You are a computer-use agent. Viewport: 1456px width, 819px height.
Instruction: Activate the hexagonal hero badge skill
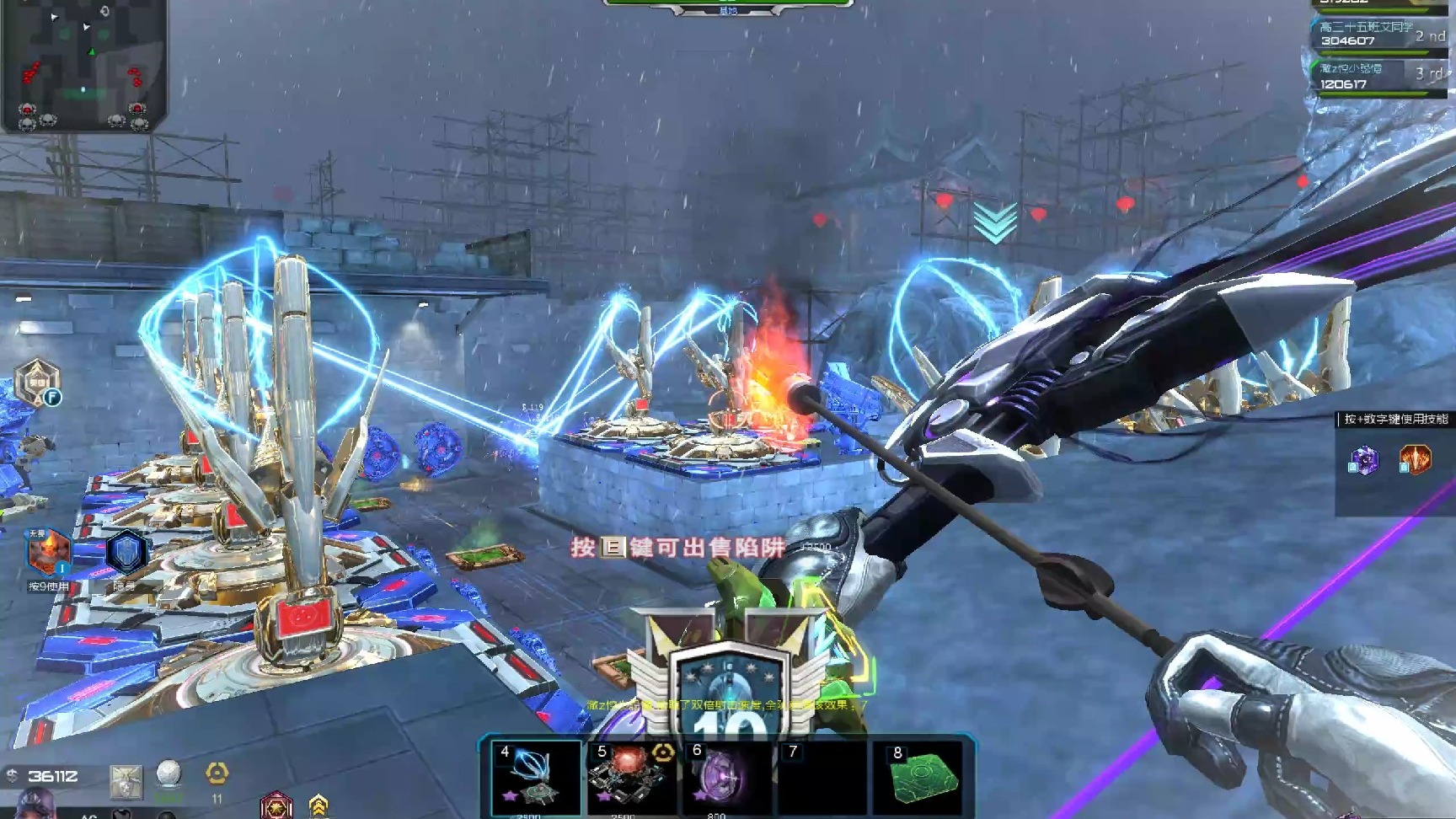(x=37, y=382)
